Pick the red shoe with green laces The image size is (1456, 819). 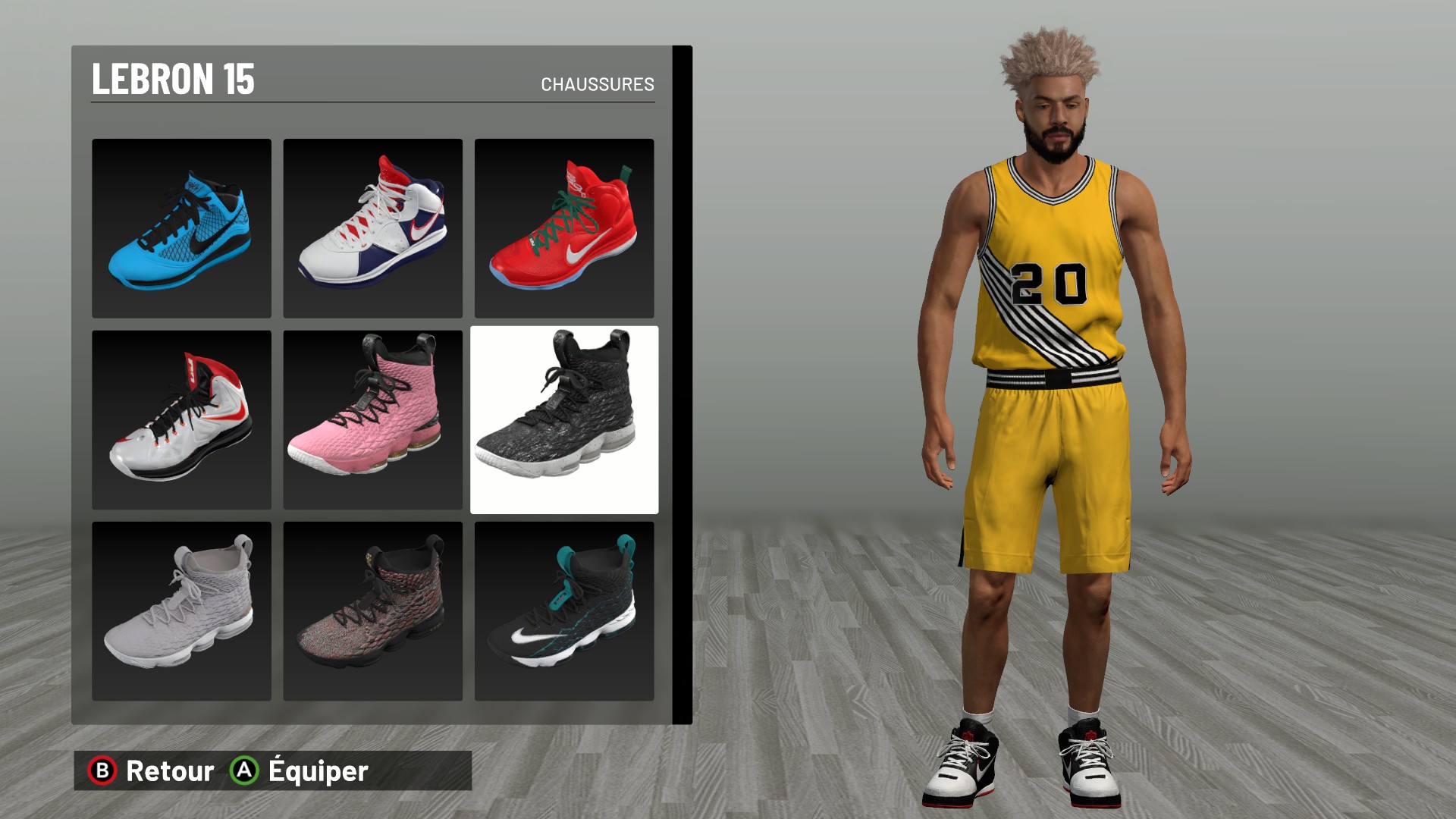(x=563, y=228)
